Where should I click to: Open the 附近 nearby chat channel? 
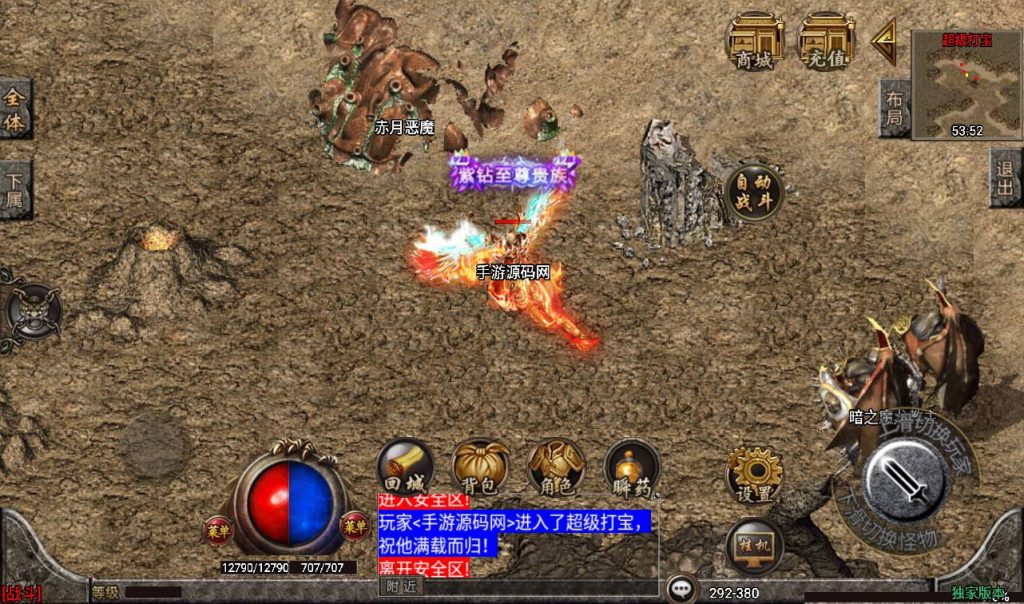click(x=403, y=587)
